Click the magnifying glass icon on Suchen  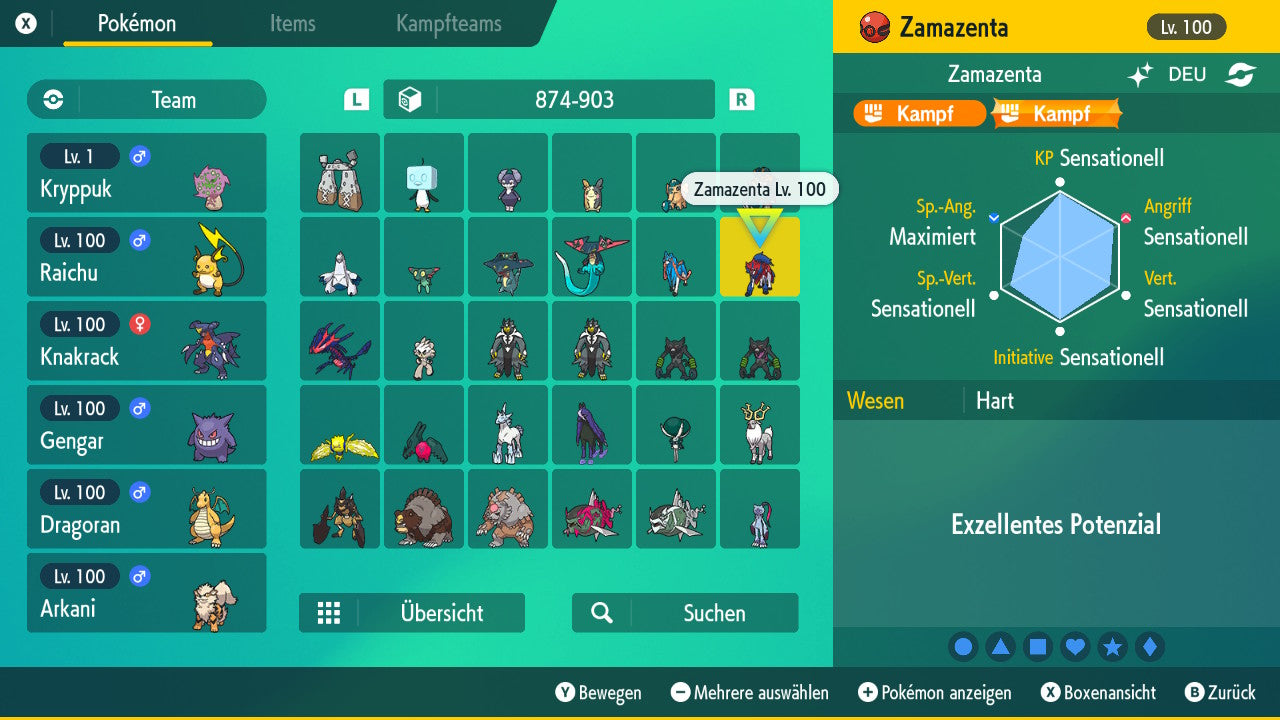601,613
